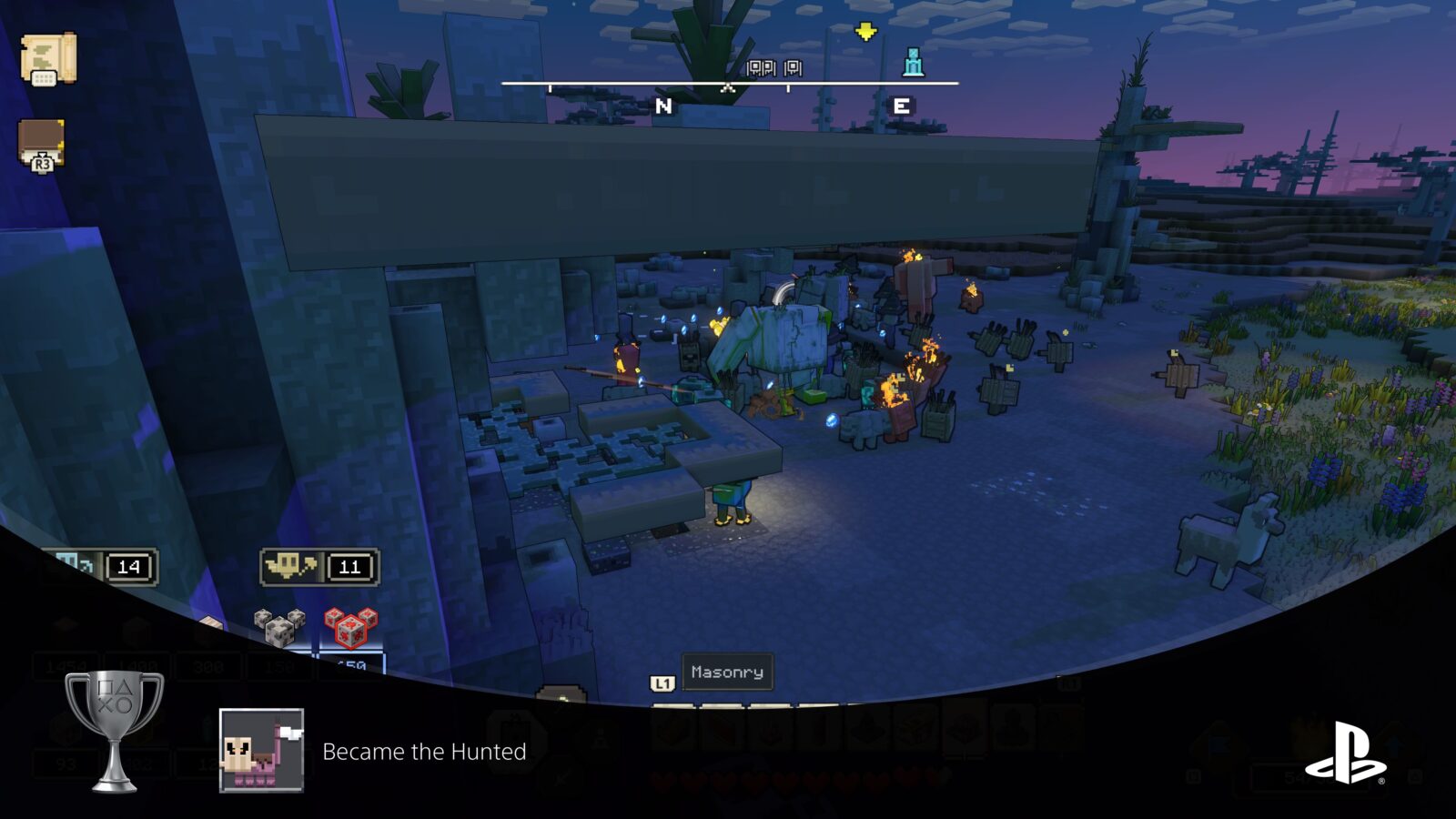Click the prismarine counter icon showing 14
The image size is (1456, 819).
100,565
